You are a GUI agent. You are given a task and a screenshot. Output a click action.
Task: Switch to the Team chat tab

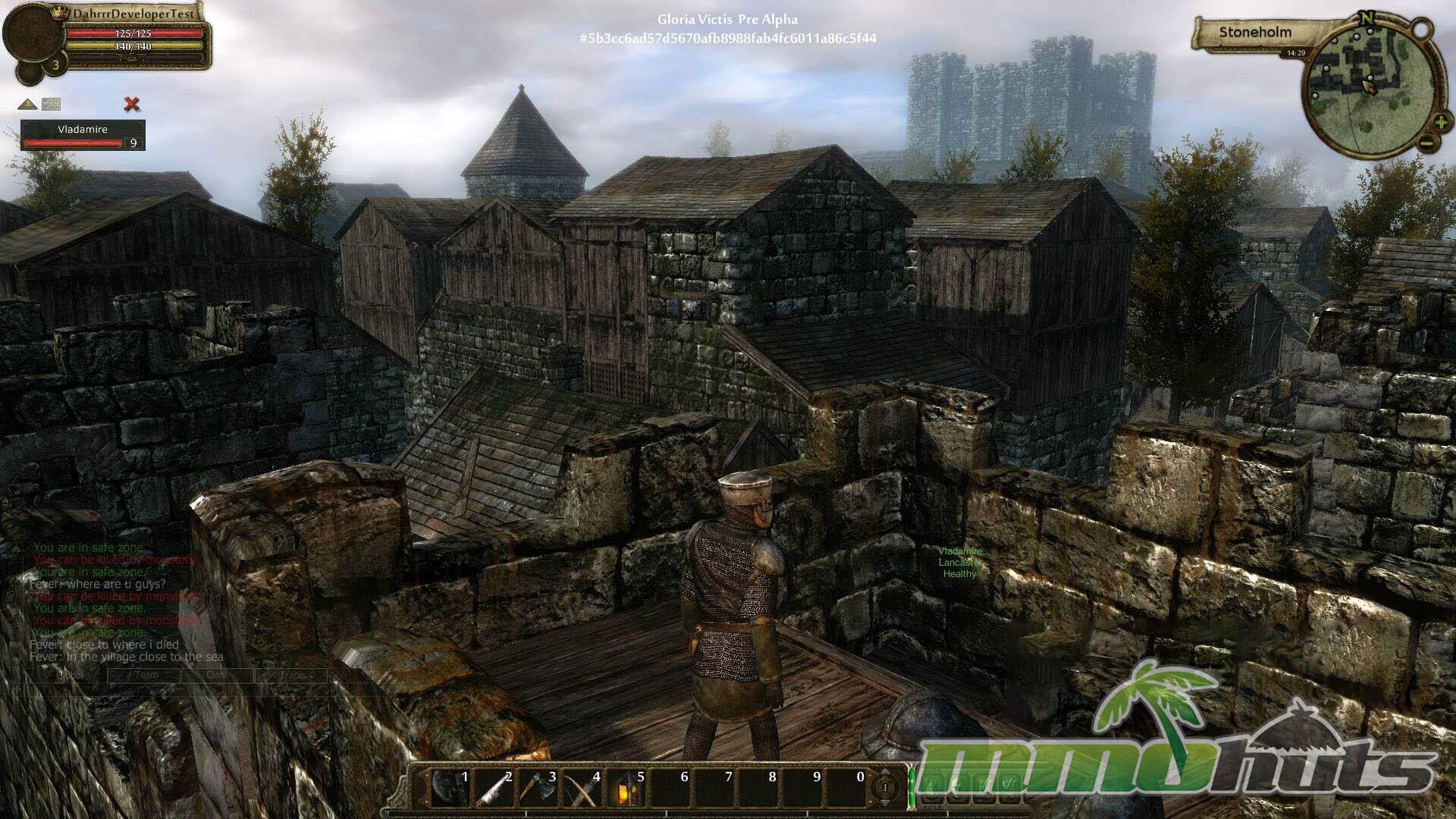click(146, 675)
